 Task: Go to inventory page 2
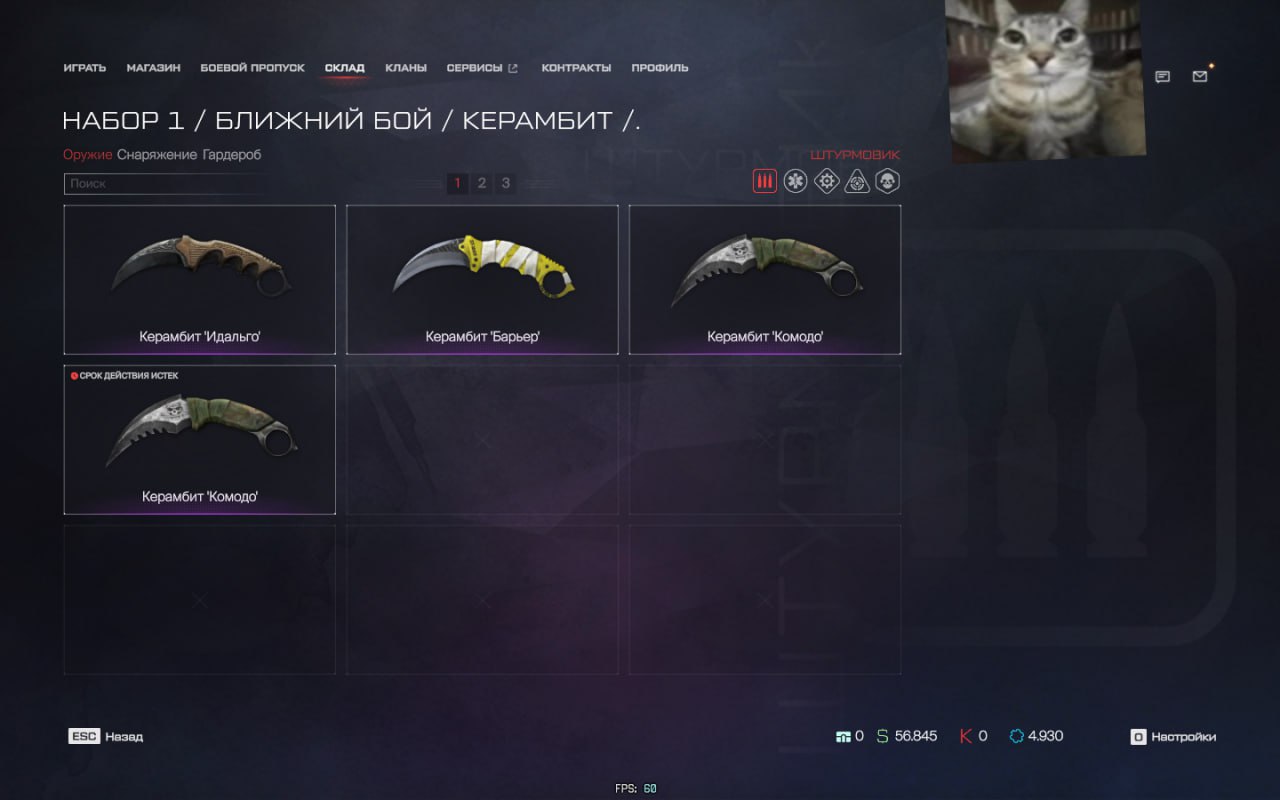click(x=482, y=183)
